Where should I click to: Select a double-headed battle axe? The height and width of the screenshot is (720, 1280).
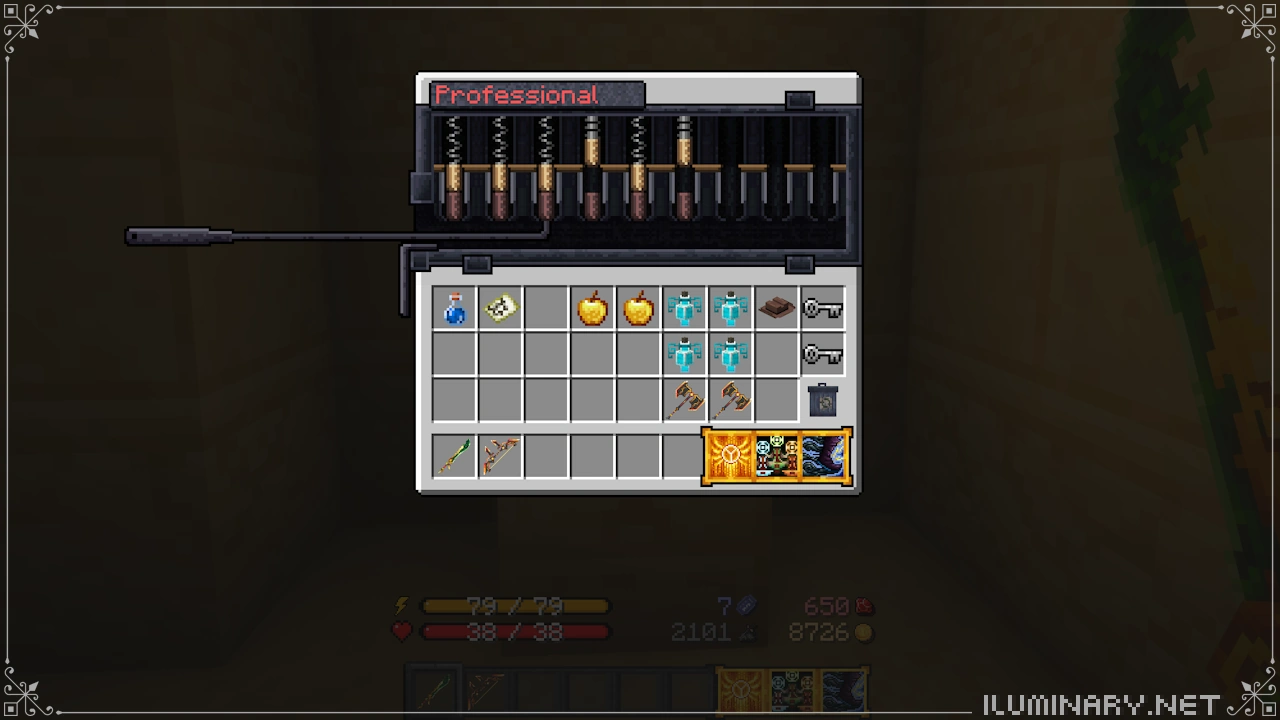point(685,400)
